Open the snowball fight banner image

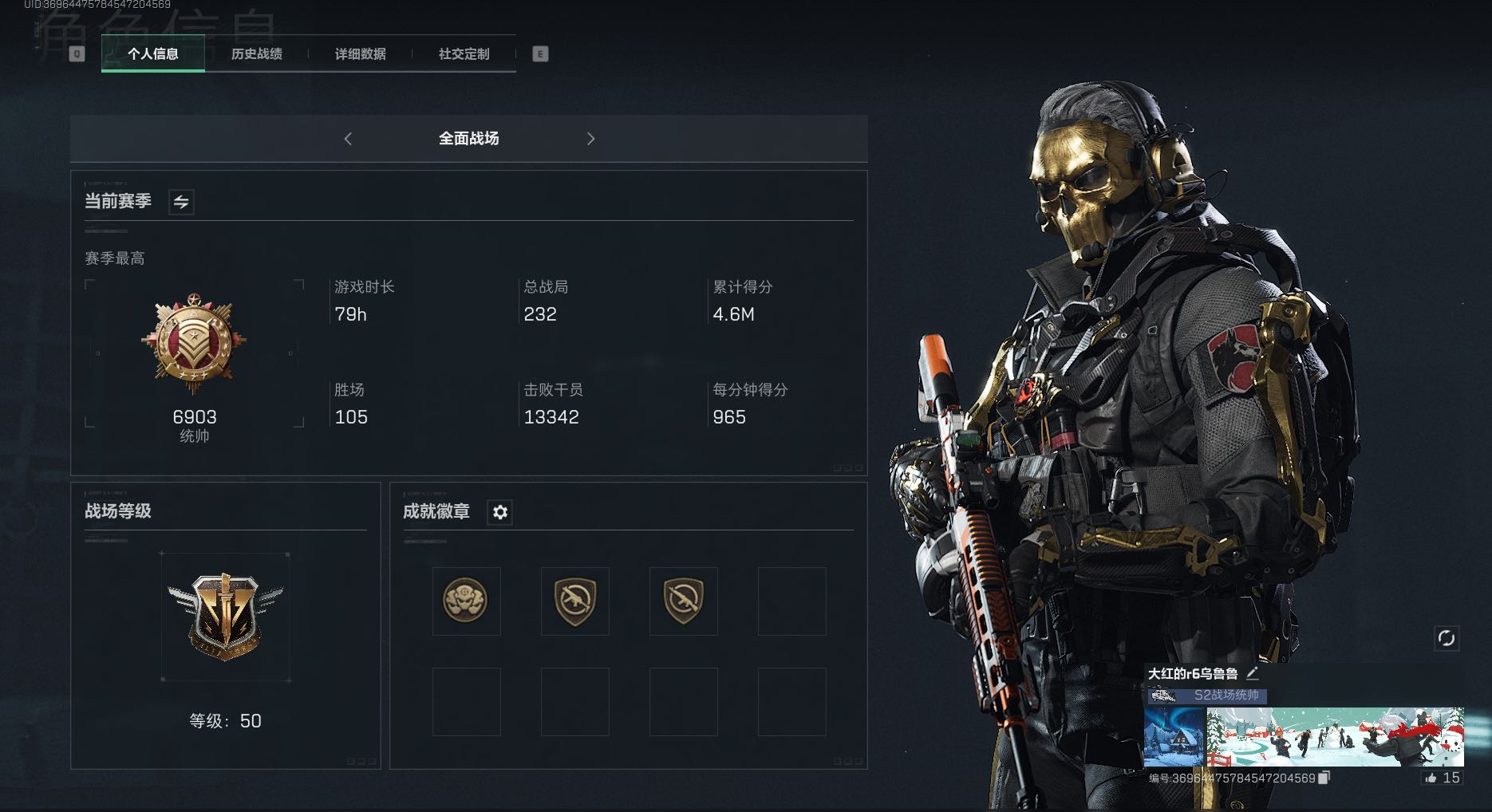click(1335, 737)
